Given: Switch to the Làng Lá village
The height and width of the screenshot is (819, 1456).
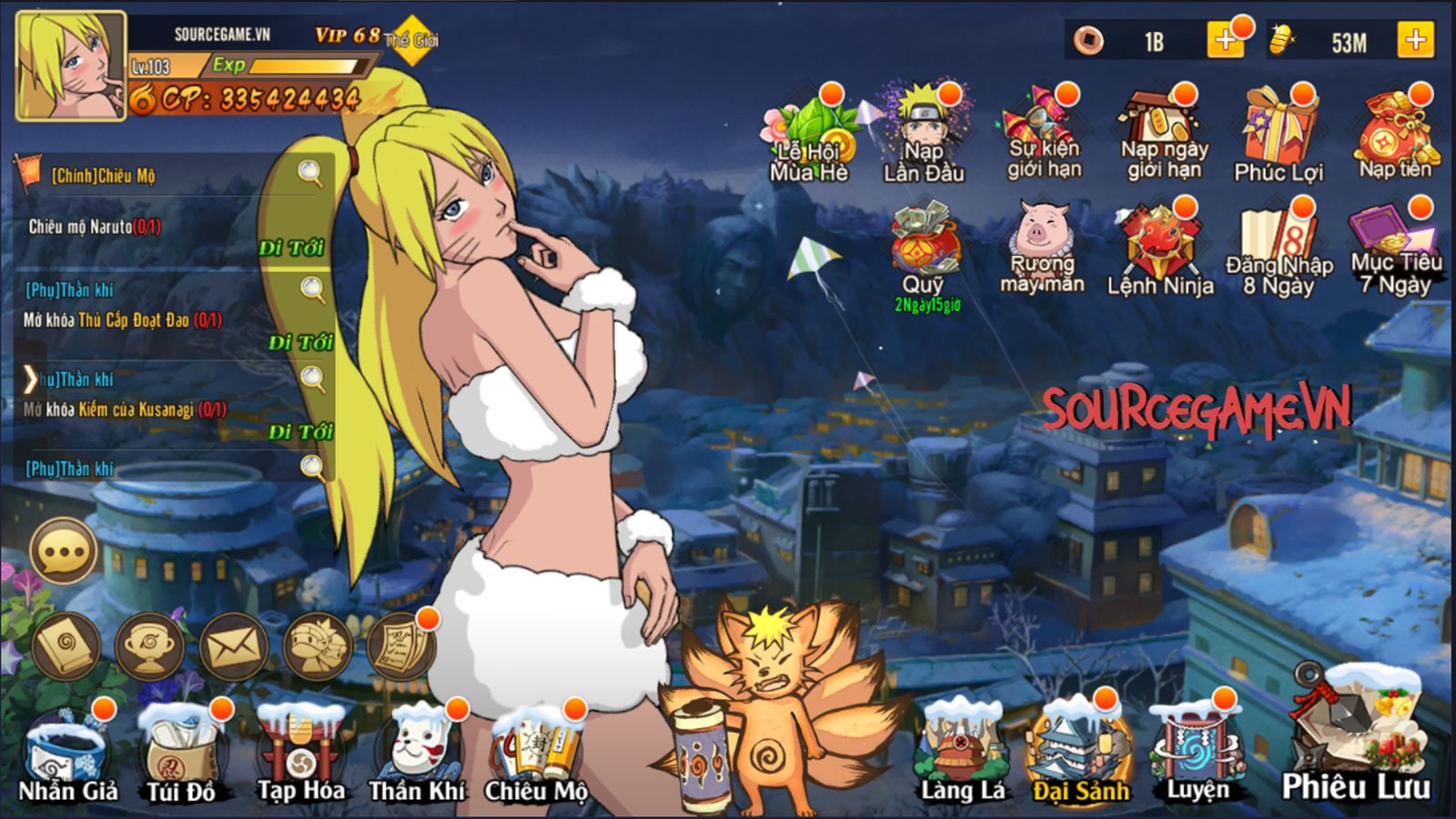Looking at the screenshot, I should click(963, 757).
